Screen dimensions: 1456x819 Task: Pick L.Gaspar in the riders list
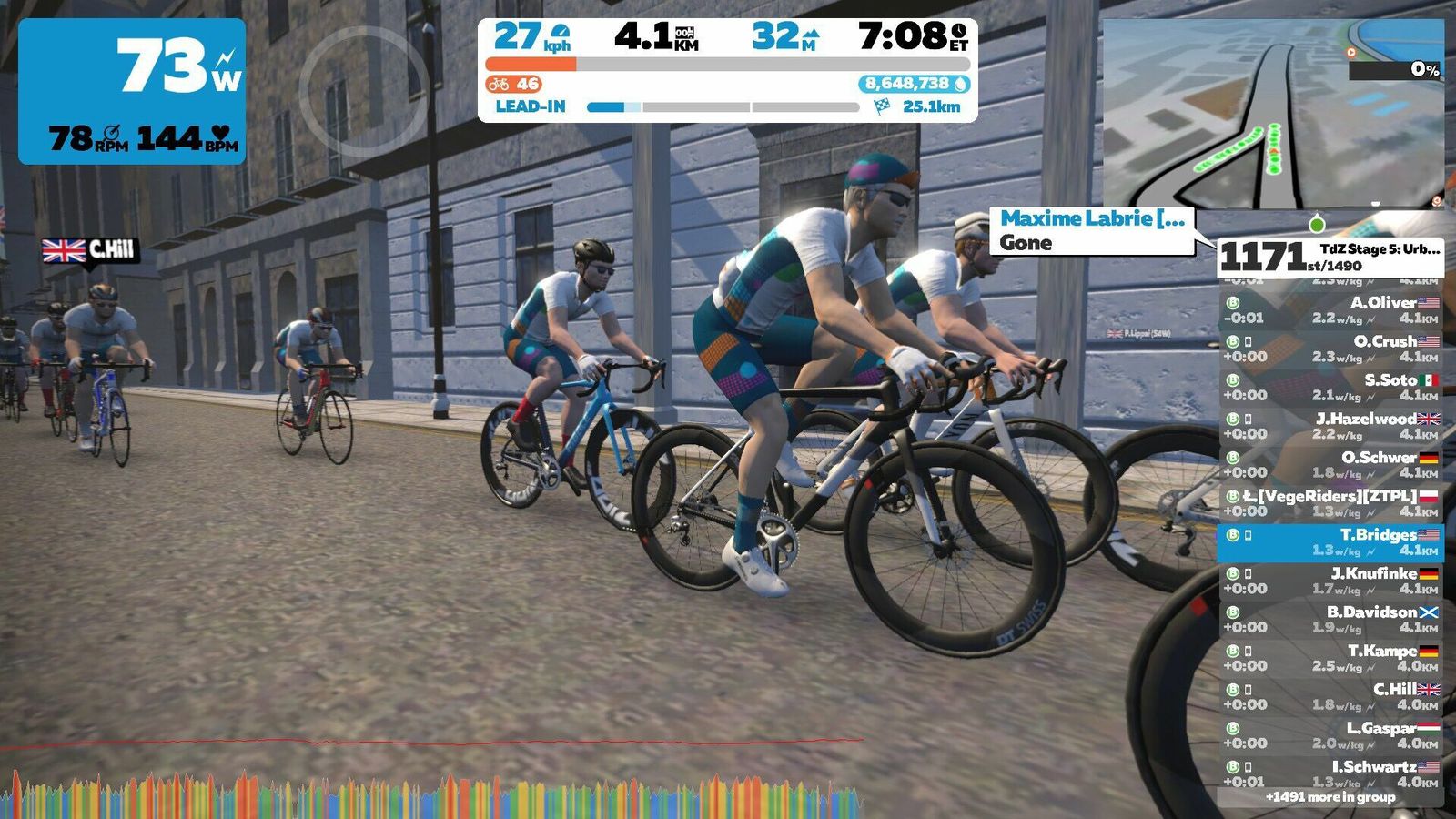click(x=1330, y=735)
